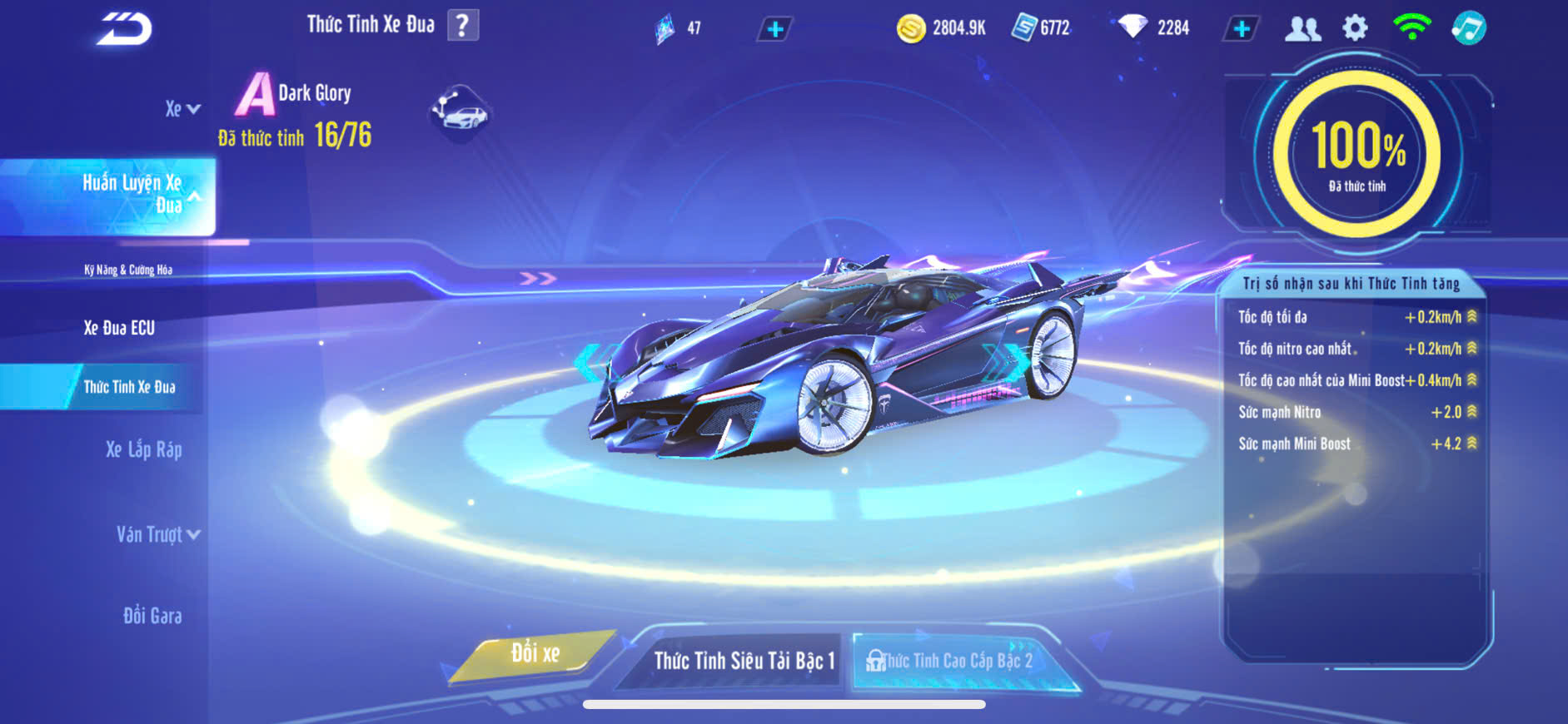Screen dimensions: 1568x724
Task: Open Kỹ Năng & Cường Hóa submenu
Action: 128,270
